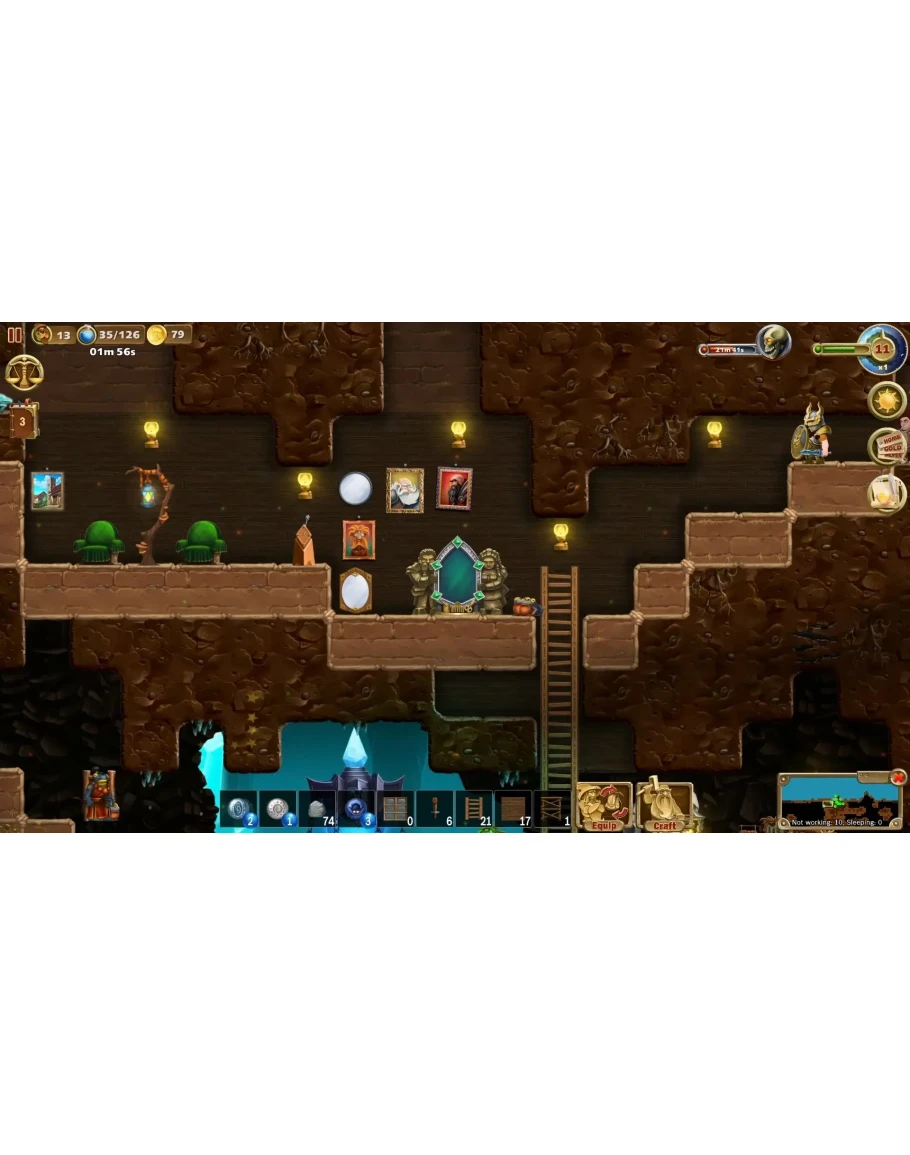The width and height of the screenshot is (910, 1155).
Task: Open the tasks book showing 3
Action: pos(22,421)
